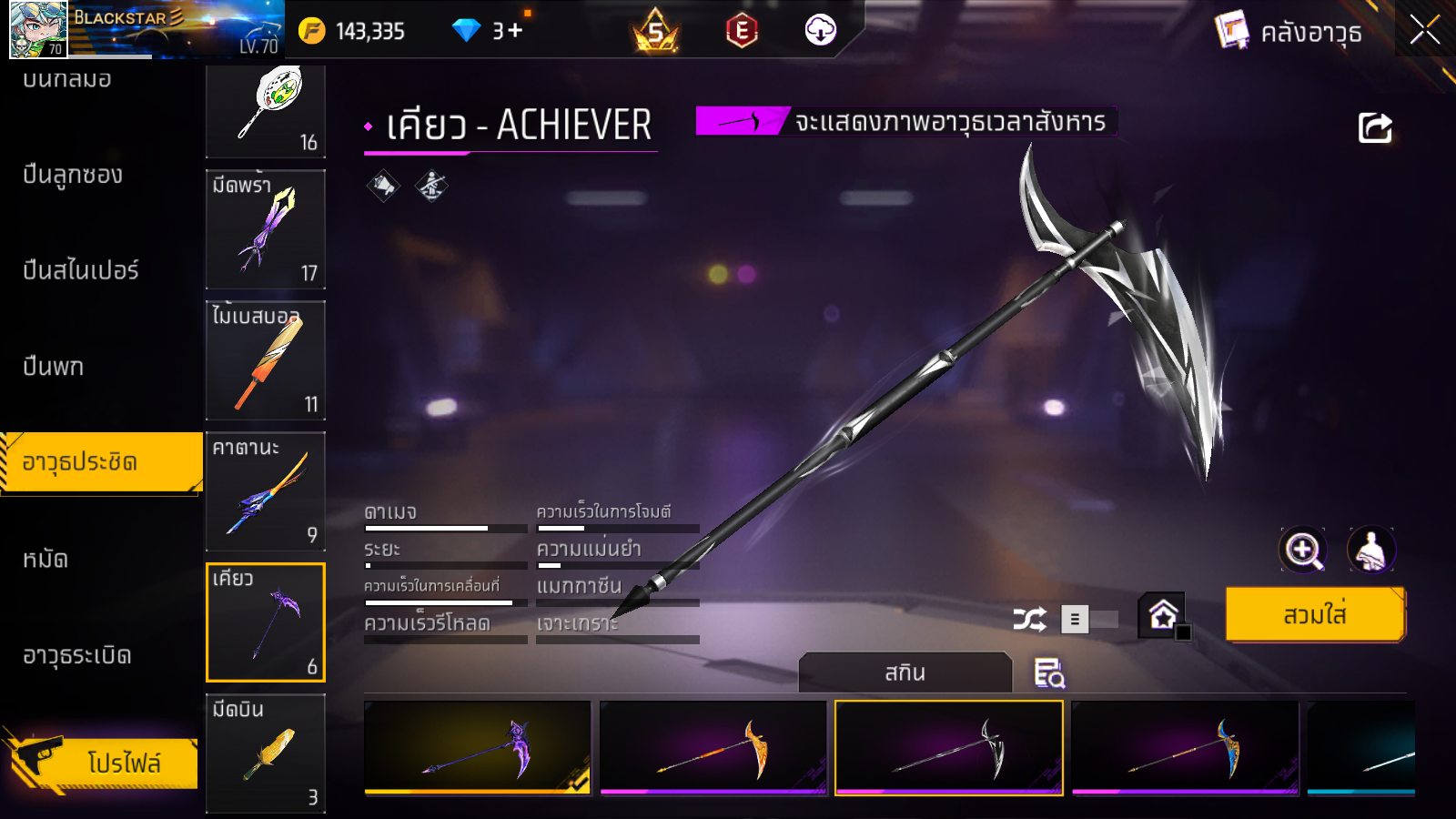This screenshot has height=819, width=1456.
Task: Share the weapon using the share icon
Action: click(x=1375, y=127)
